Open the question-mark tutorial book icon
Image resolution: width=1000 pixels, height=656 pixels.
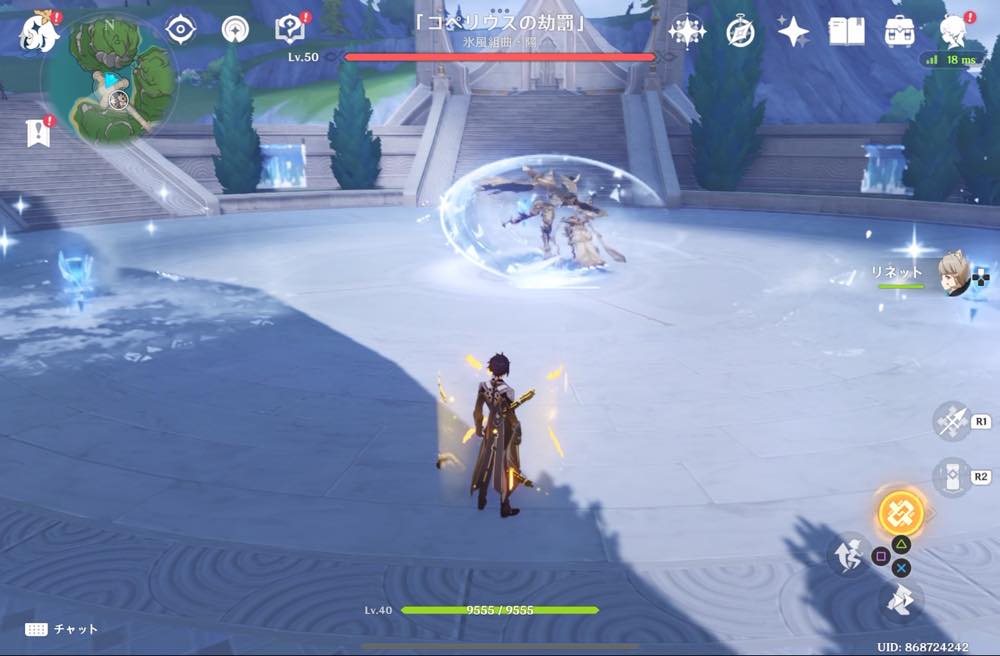click(x=290, y=30)
